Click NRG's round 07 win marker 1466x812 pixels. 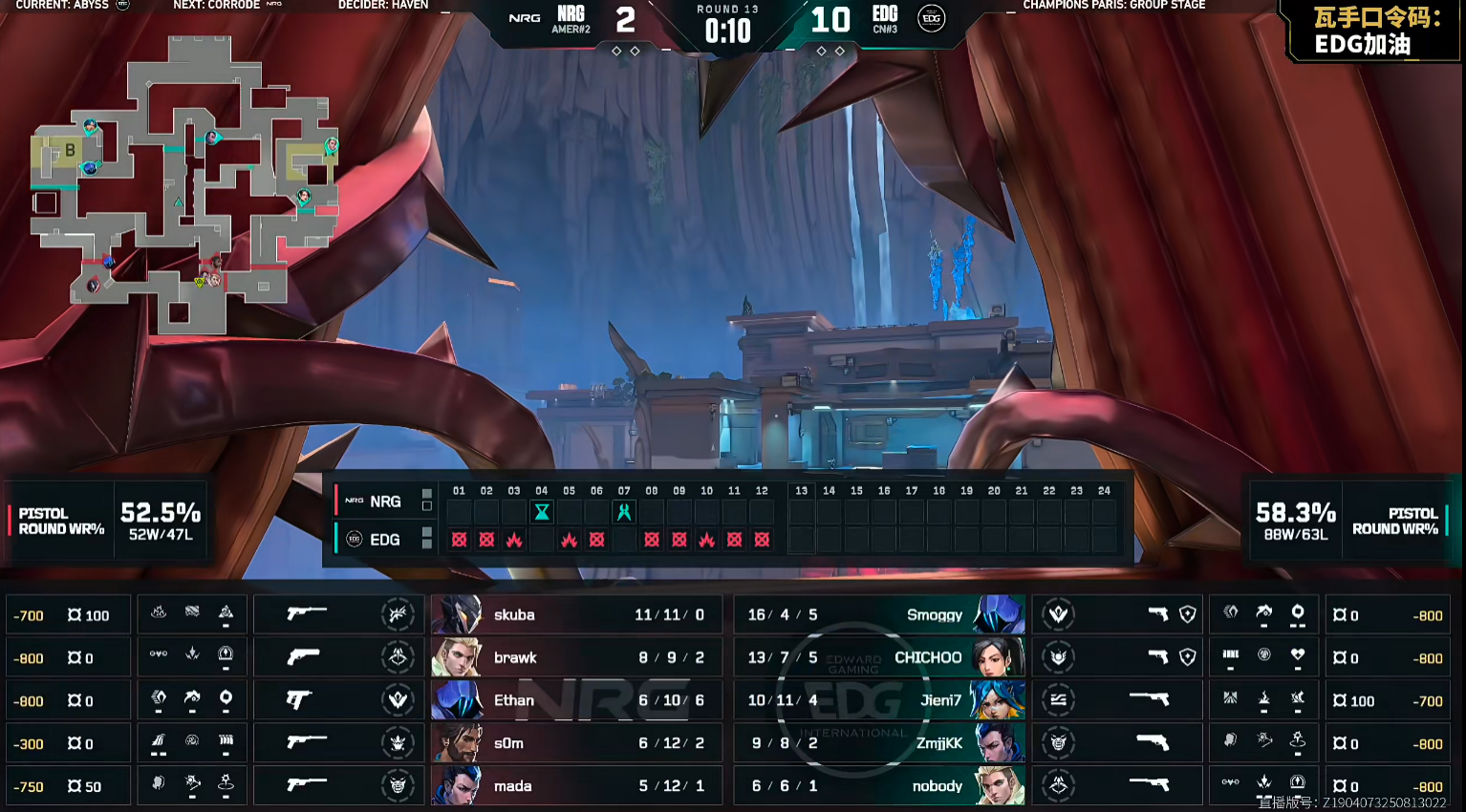[624, 512]
